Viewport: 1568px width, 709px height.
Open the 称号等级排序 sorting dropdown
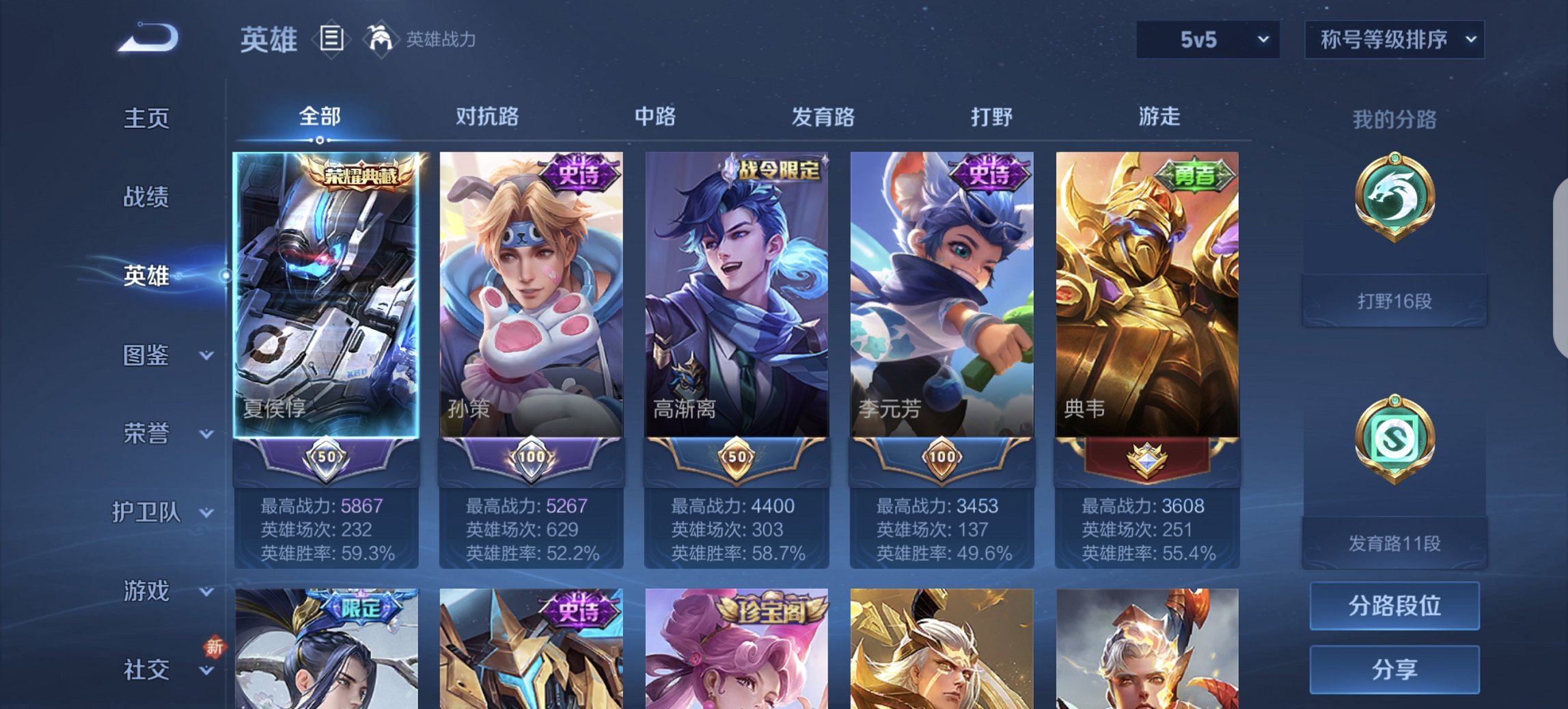point(1394,39)
